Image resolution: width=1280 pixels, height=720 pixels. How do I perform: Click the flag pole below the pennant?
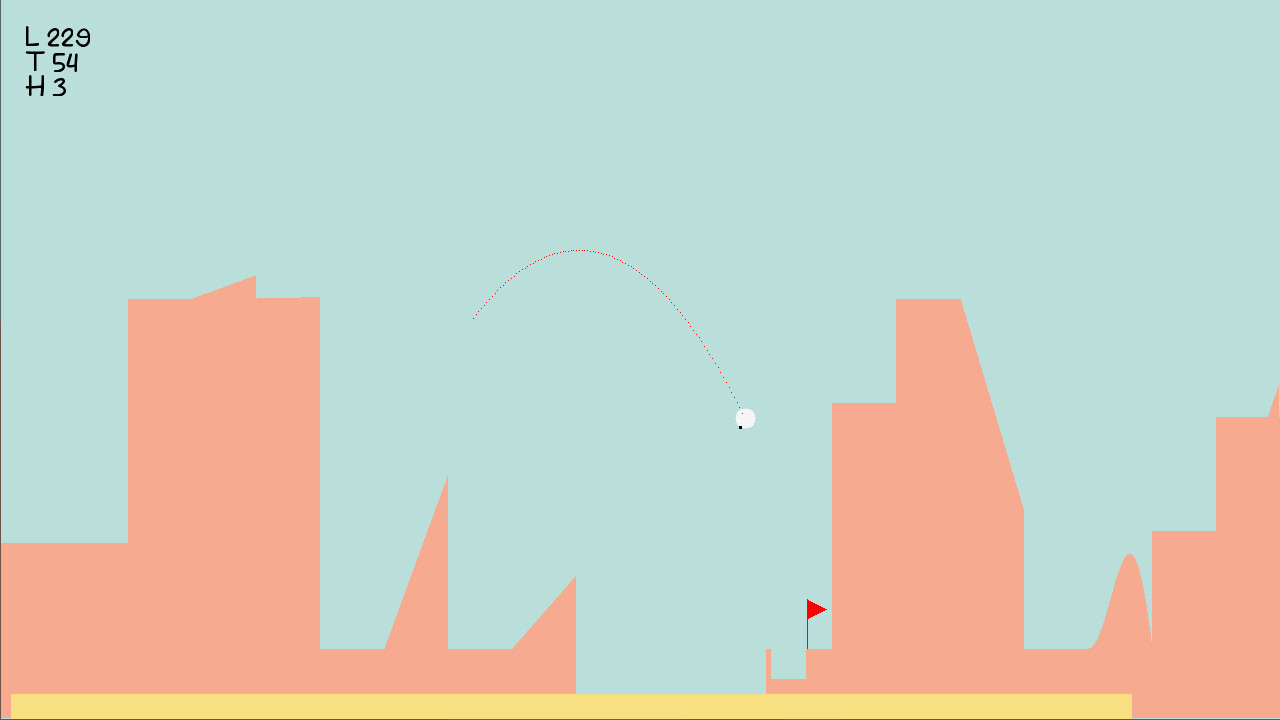[808, 635]
